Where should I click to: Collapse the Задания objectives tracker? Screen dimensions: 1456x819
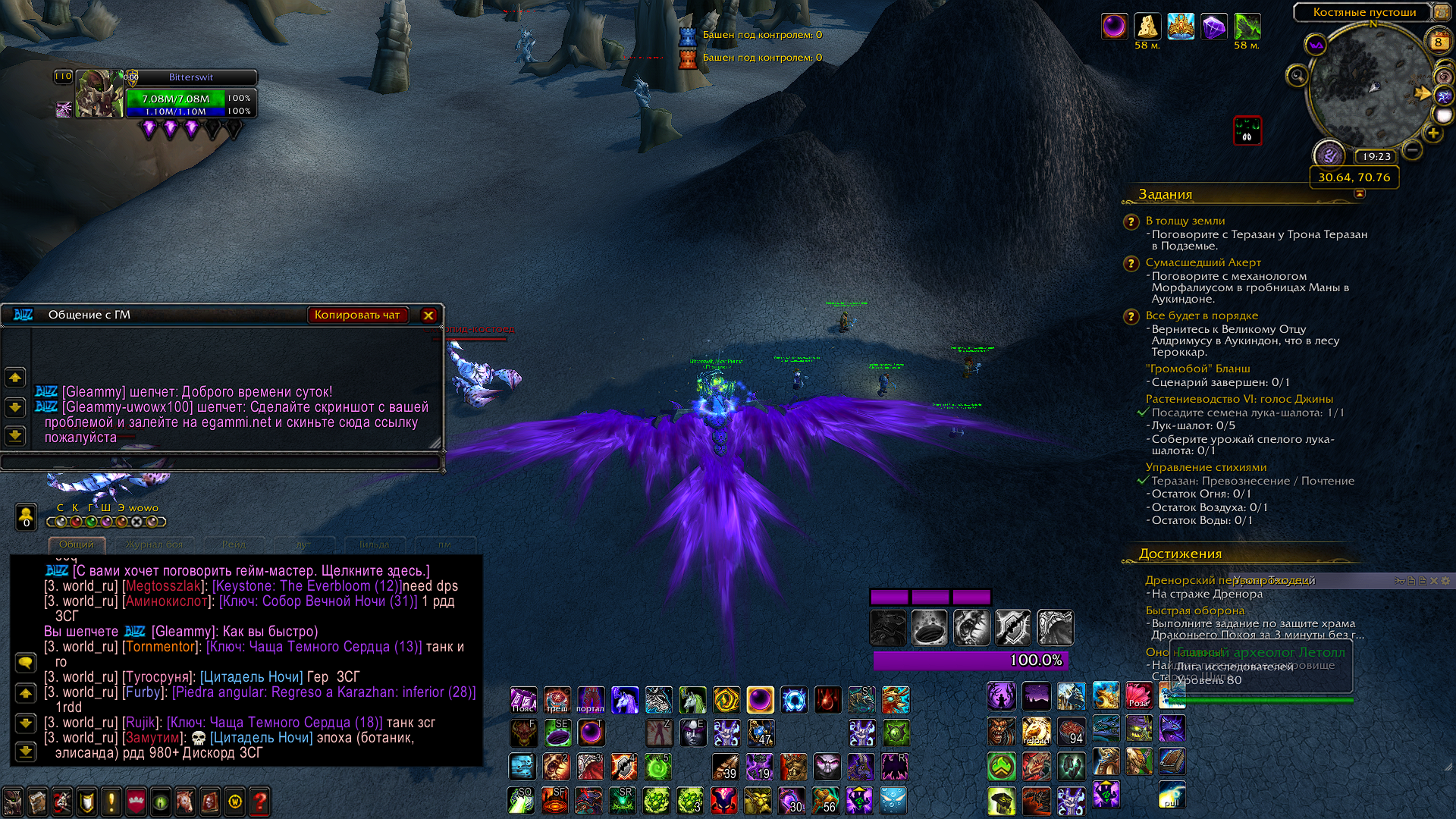(1360, 194)
